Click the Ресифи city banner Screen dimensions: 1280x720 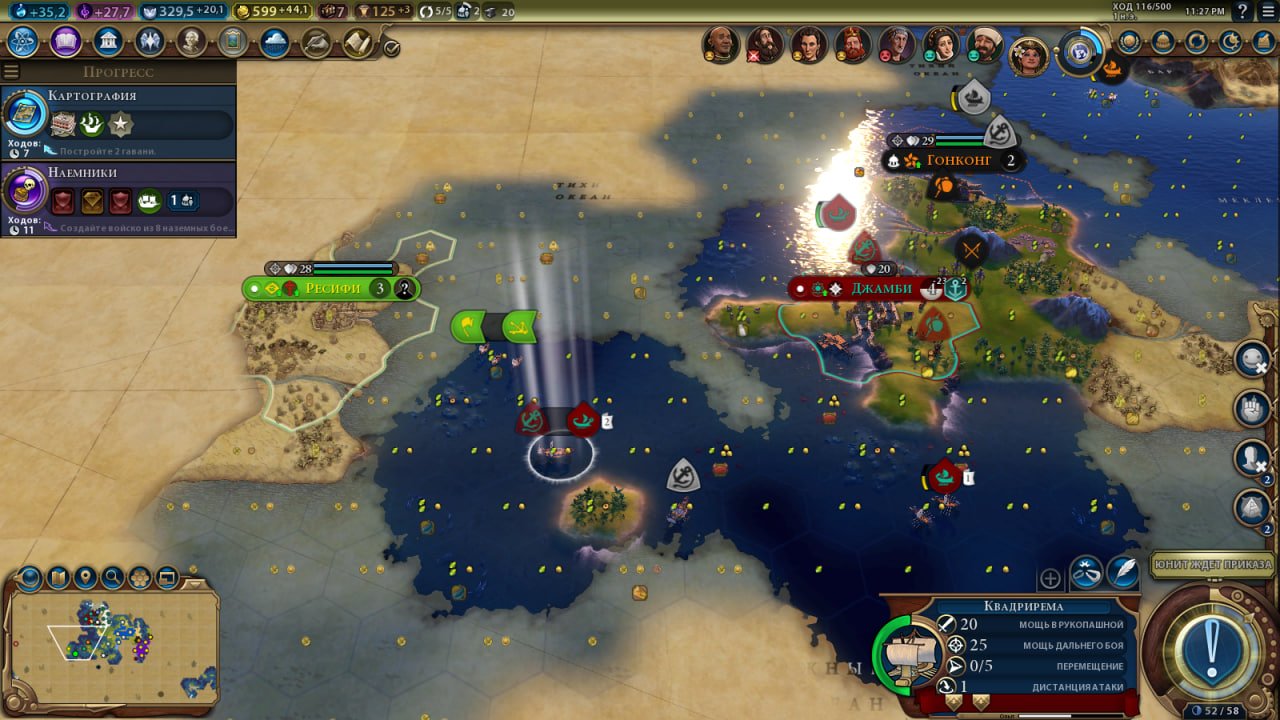[x=331, y=289]
